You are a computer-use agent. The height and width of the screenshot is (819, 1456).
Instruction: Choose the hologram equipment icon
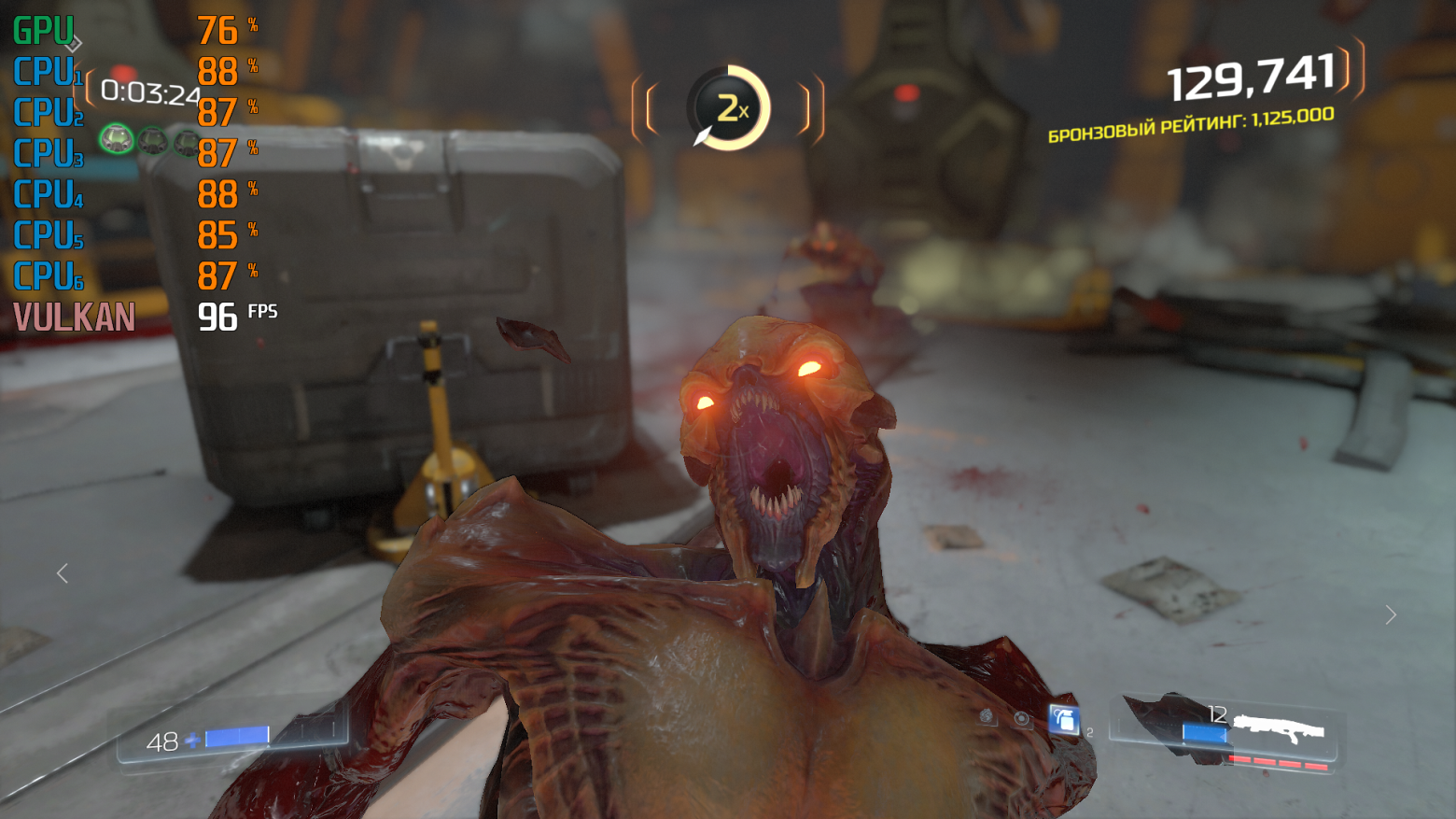(1022, 718)
